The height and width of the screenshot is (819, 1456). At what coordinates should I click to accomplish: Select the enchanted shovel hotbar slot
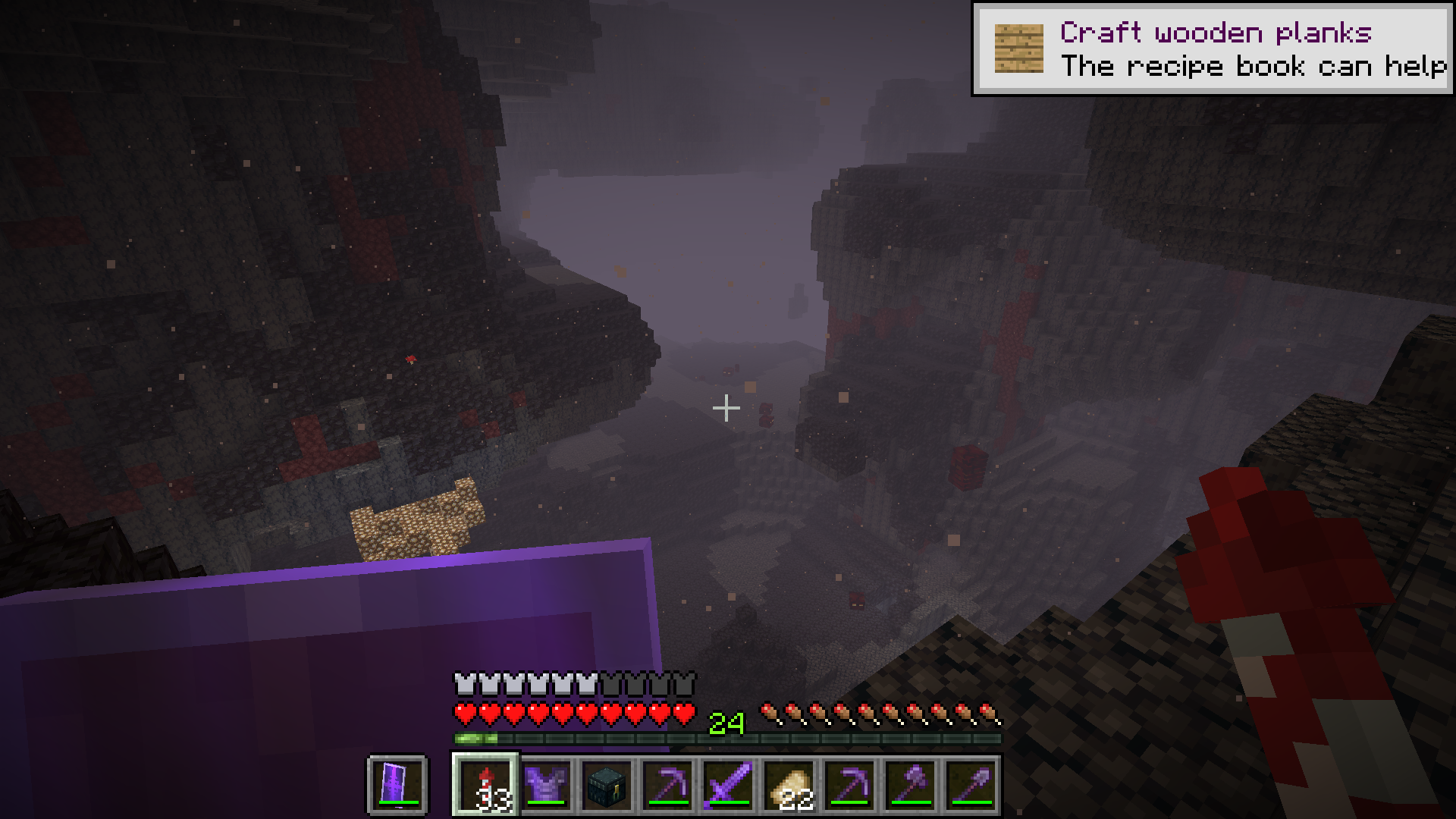pyautogui.click(x=971, y=784)
